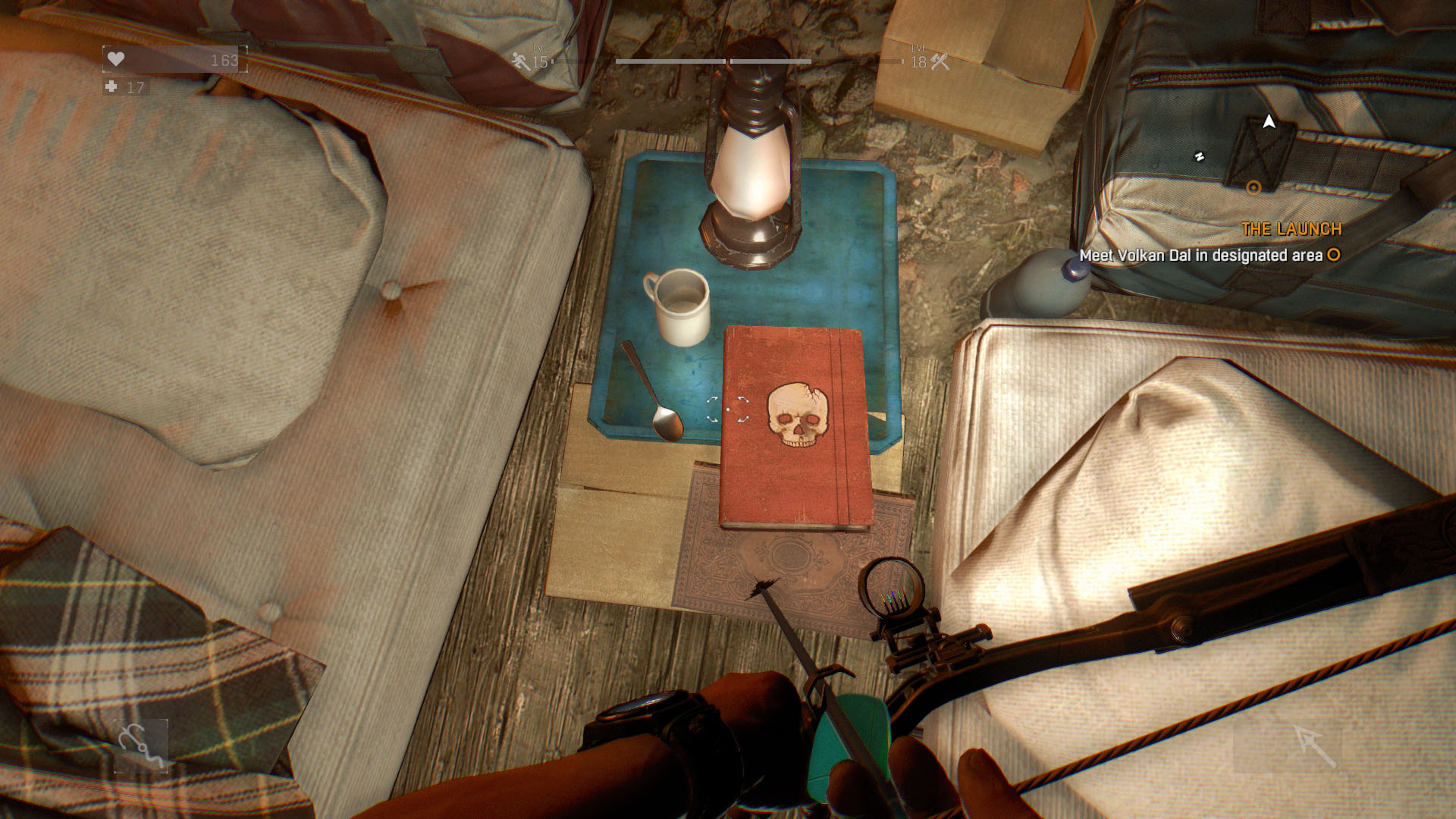
Task: Click the agility level running figure icon
Action: tap(521, 61)
